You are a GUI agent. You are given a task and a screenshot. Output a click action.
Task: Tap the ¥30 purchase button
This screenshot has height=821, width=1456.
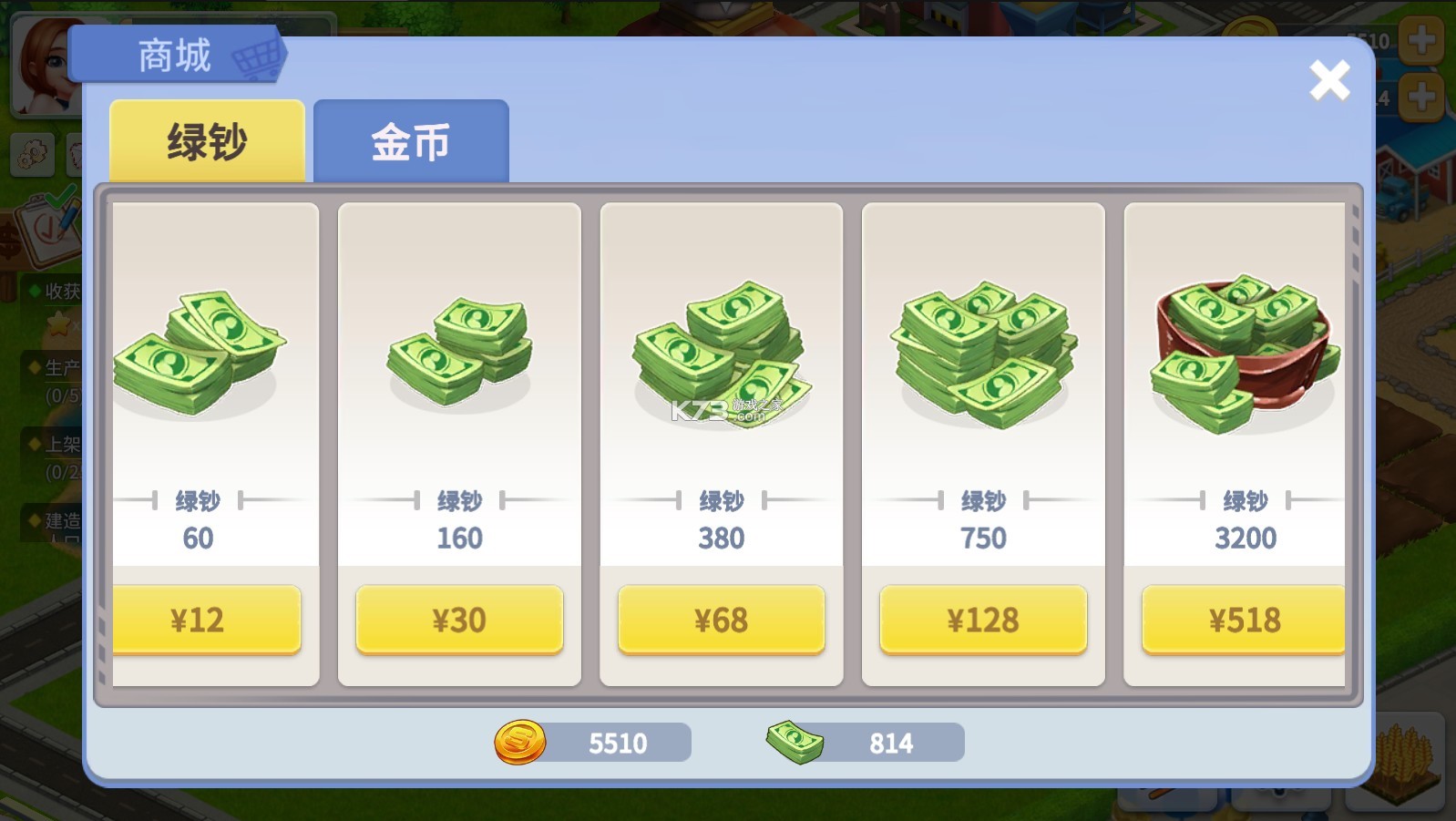[459, 620]
